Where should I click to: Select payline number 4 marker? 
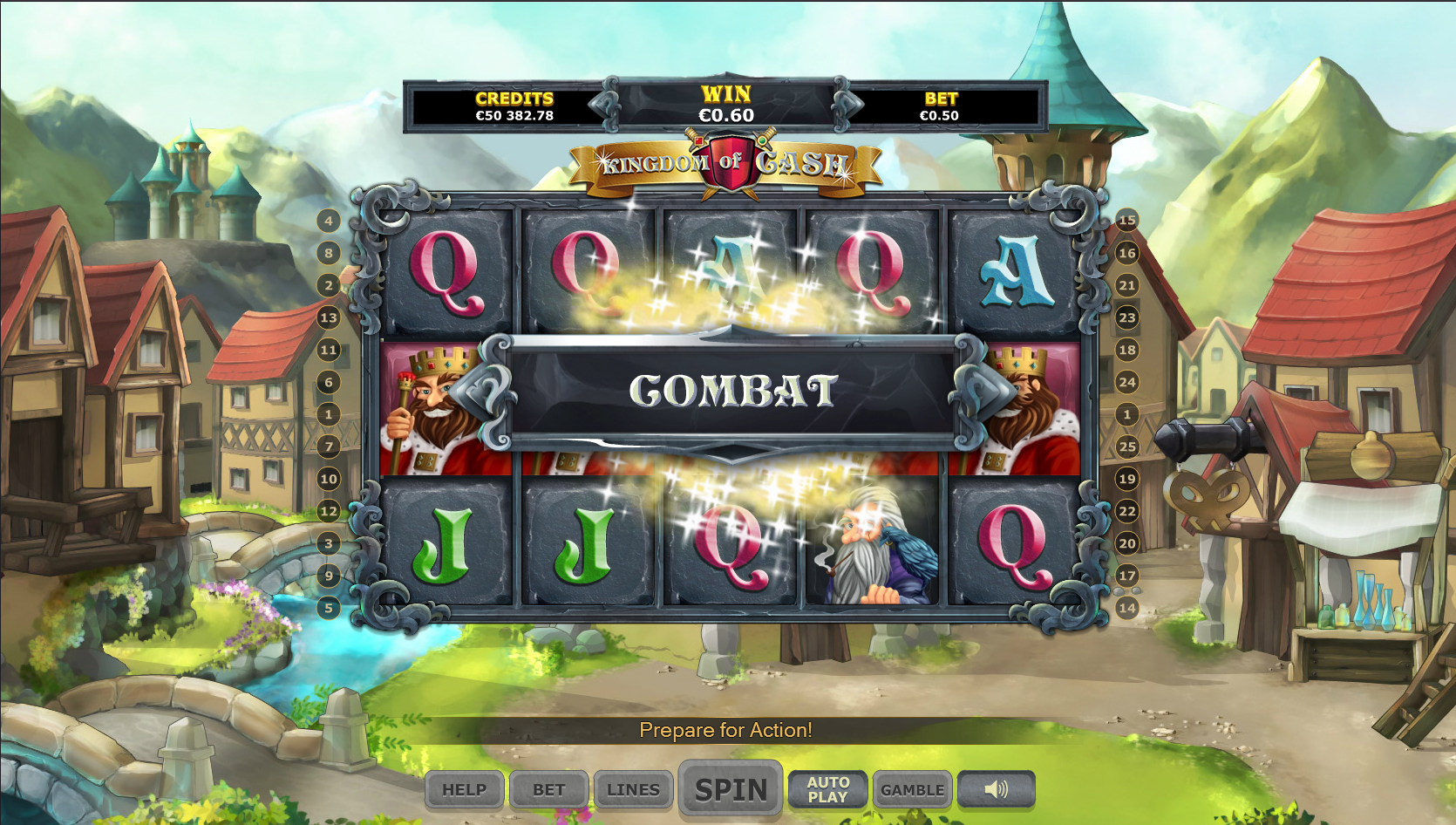329,221
